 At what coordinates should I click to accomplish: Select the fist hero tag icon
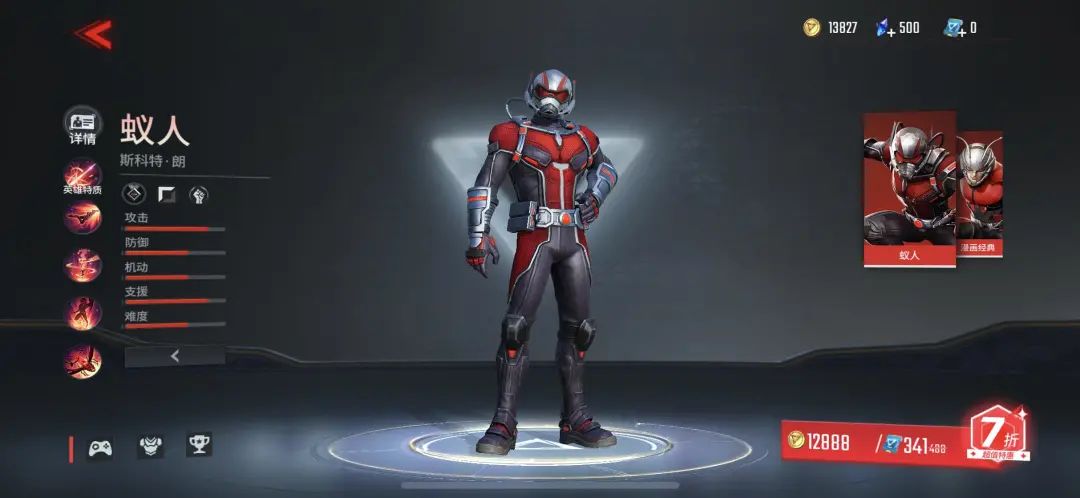[197, 194]
